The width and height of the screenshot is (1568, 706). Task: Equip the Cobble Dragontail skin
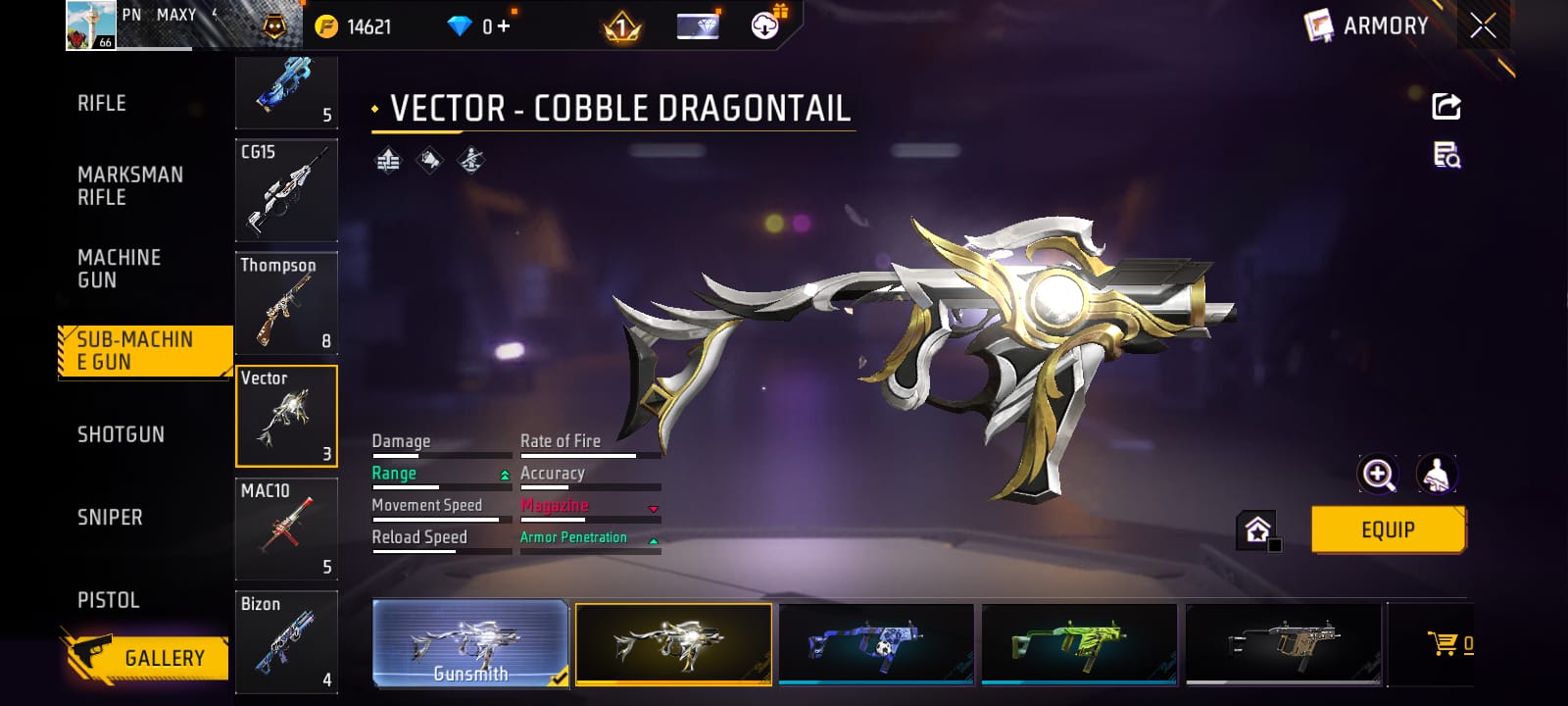(x=1388, y=529)
